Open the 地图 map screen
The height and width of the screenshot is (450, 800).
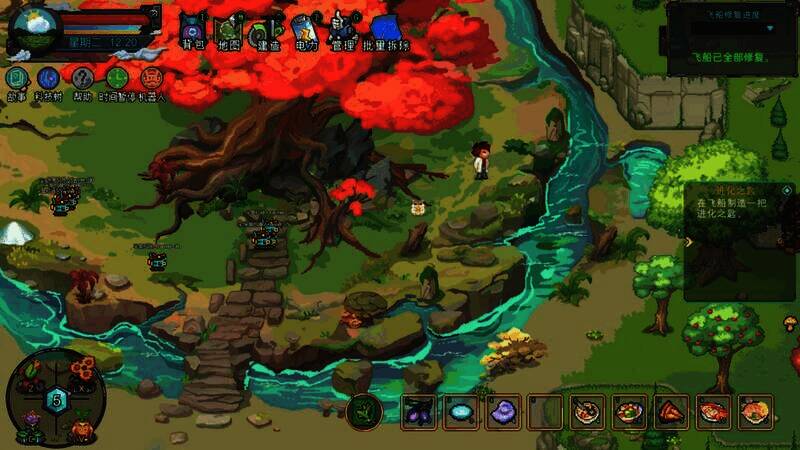228,30
